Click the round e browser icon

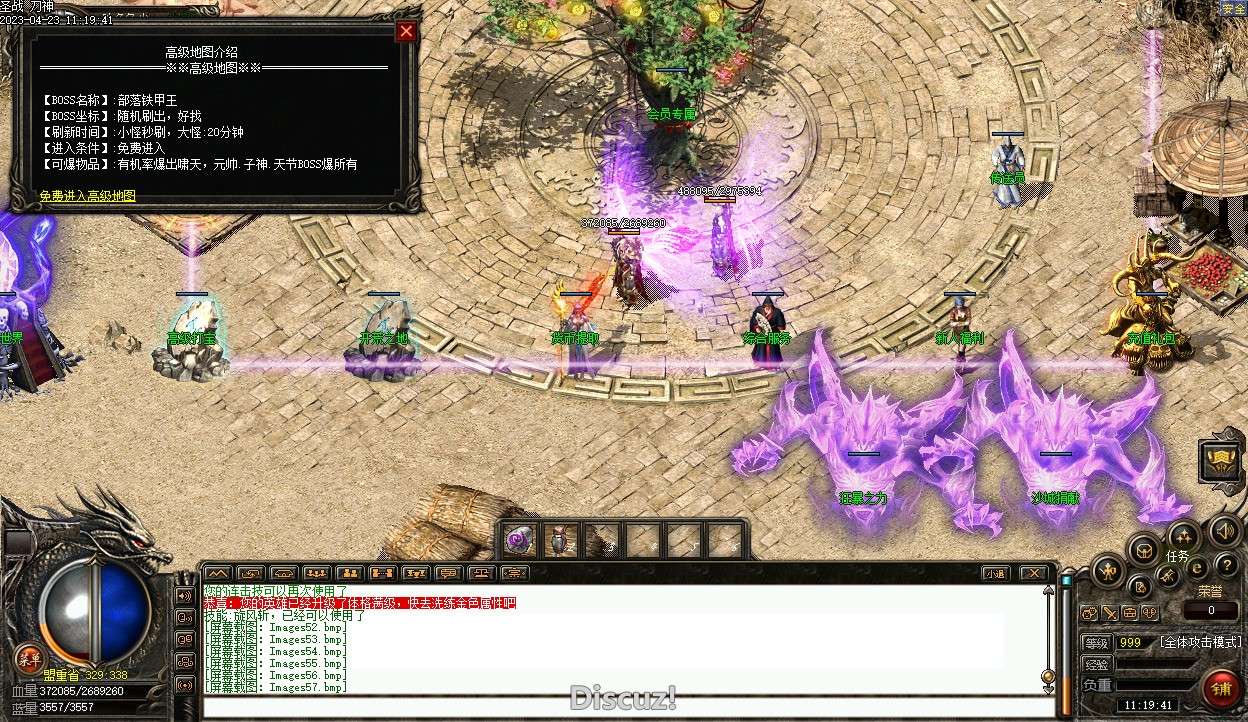pyautogui.click(x=1197, y=567)
